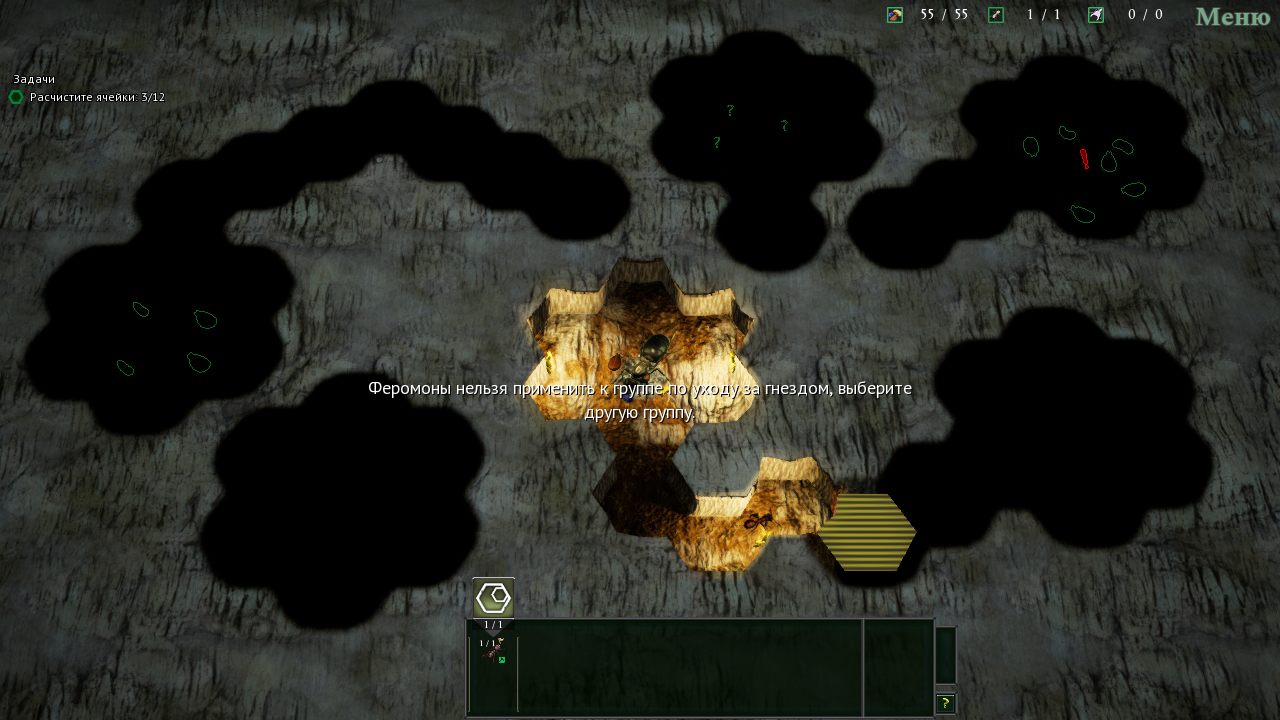Click the red exclamation mark in the dark area
Viewport: 1280px width, 720px height.
click(1084, 158)
